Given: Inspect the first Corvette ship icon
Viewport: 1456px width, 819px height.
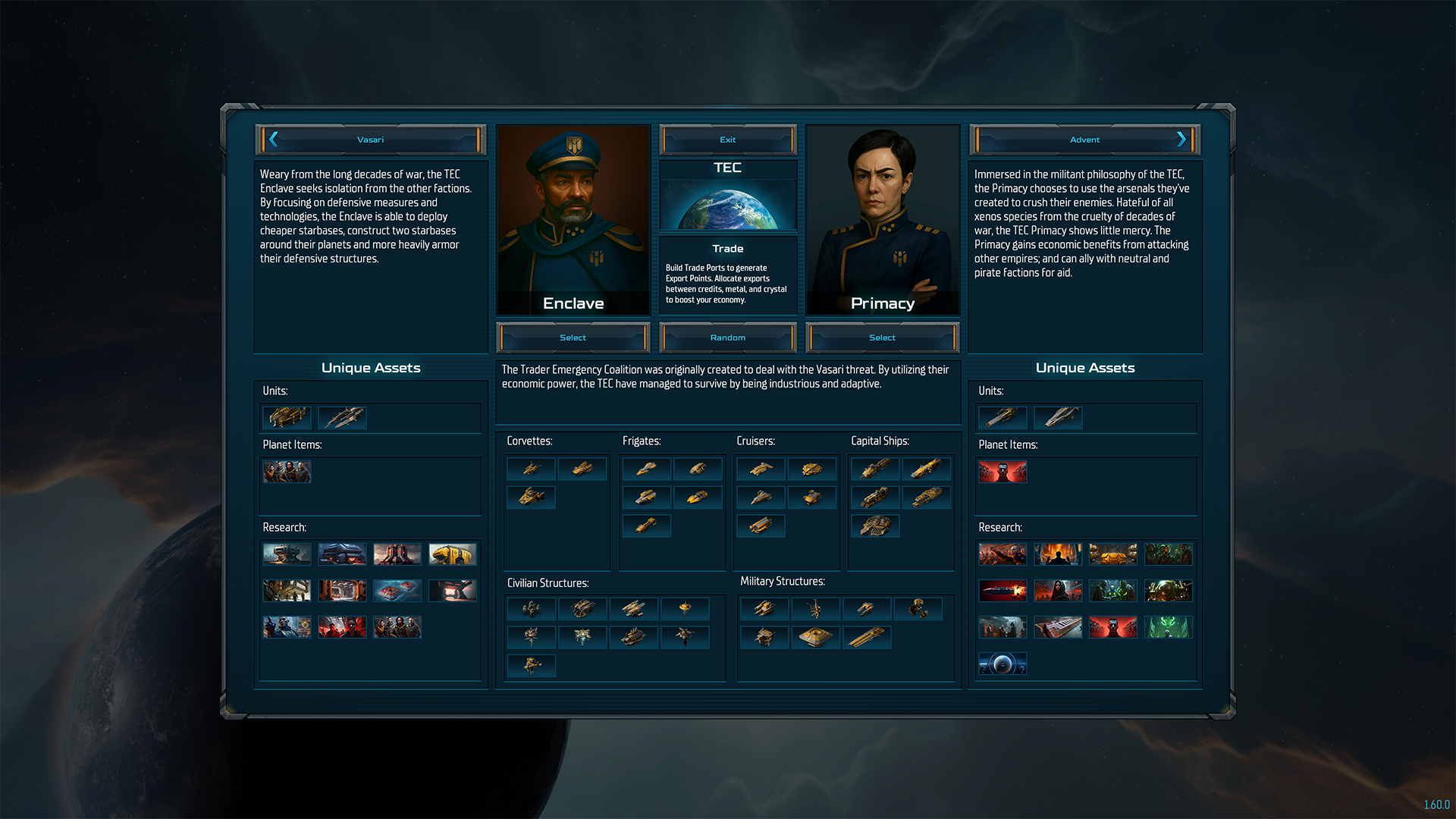Looking at the screenshot, I should 531,469.
